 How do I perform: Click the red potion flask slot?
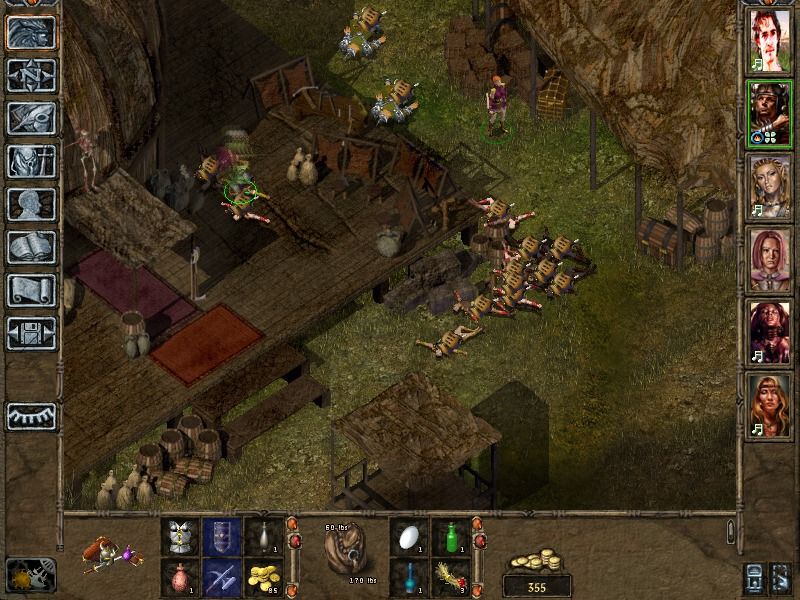[181, 576]
